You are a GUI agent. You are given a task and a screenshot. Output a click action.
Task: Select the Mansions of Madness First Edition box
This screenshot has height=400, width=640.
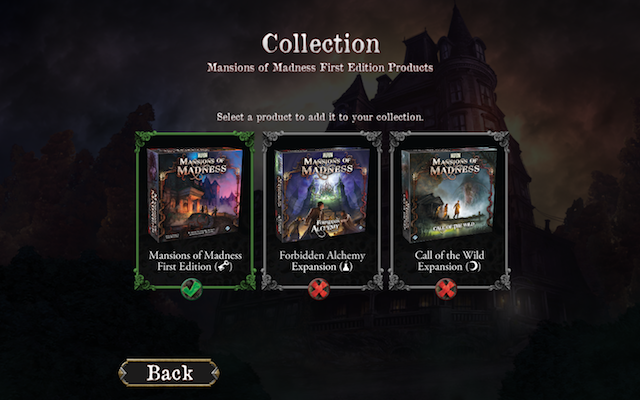(x=195, y=195)
